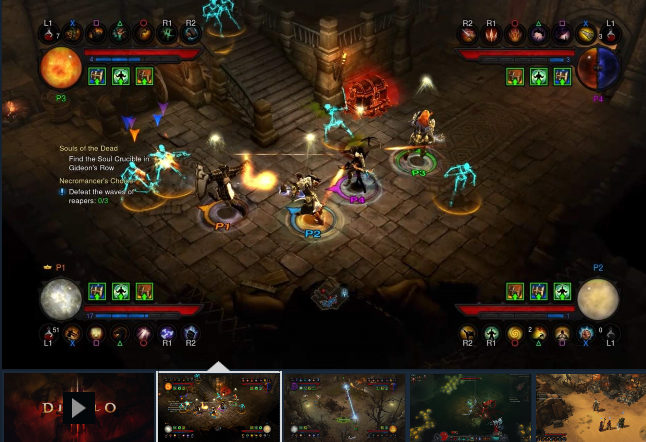
Task: Use P3's health potion slot
Action: click(x=48, y=36)
